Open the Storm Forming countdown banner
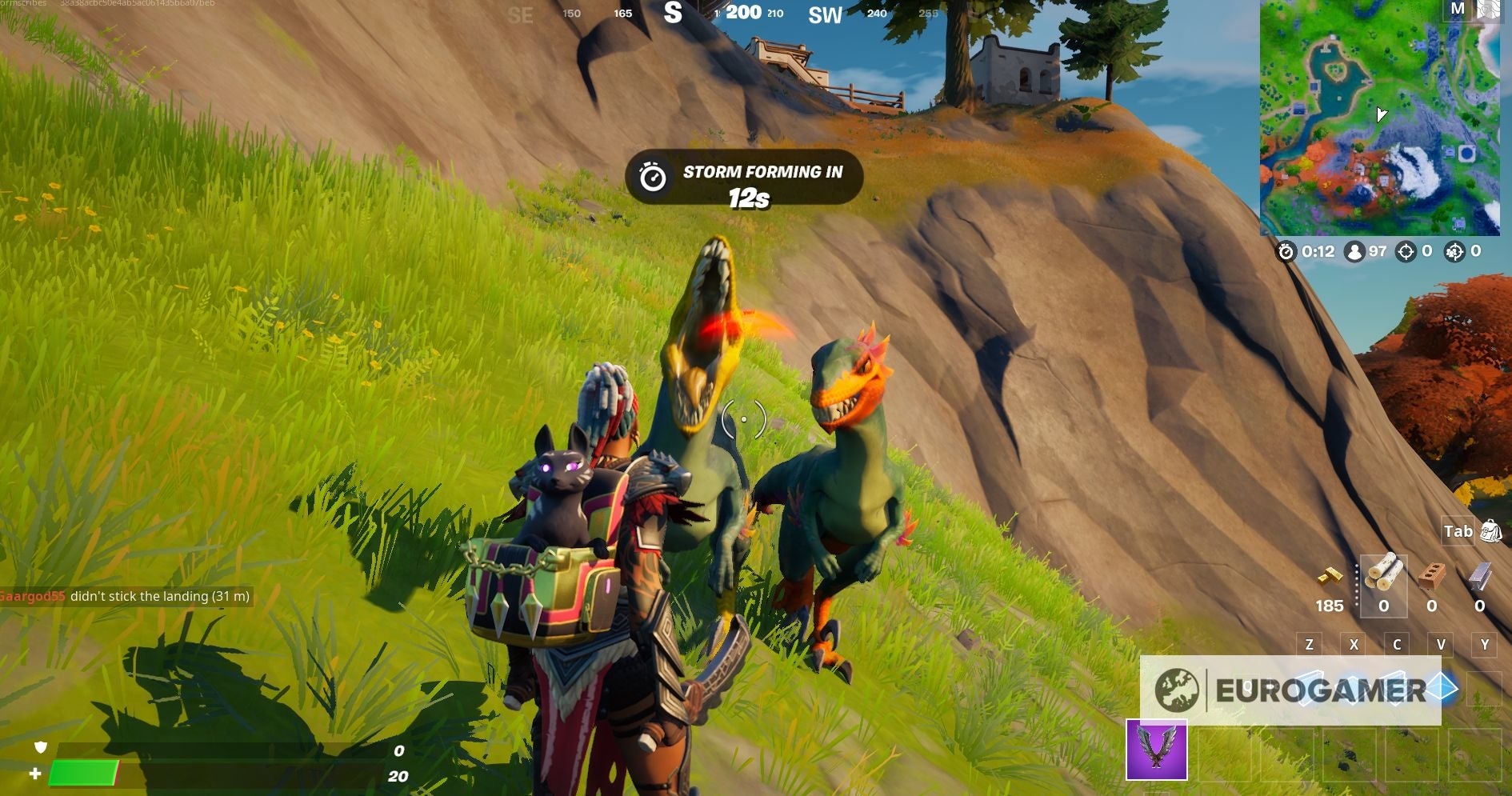Viewport: 1512px width, 796px height. pos(742,178)
